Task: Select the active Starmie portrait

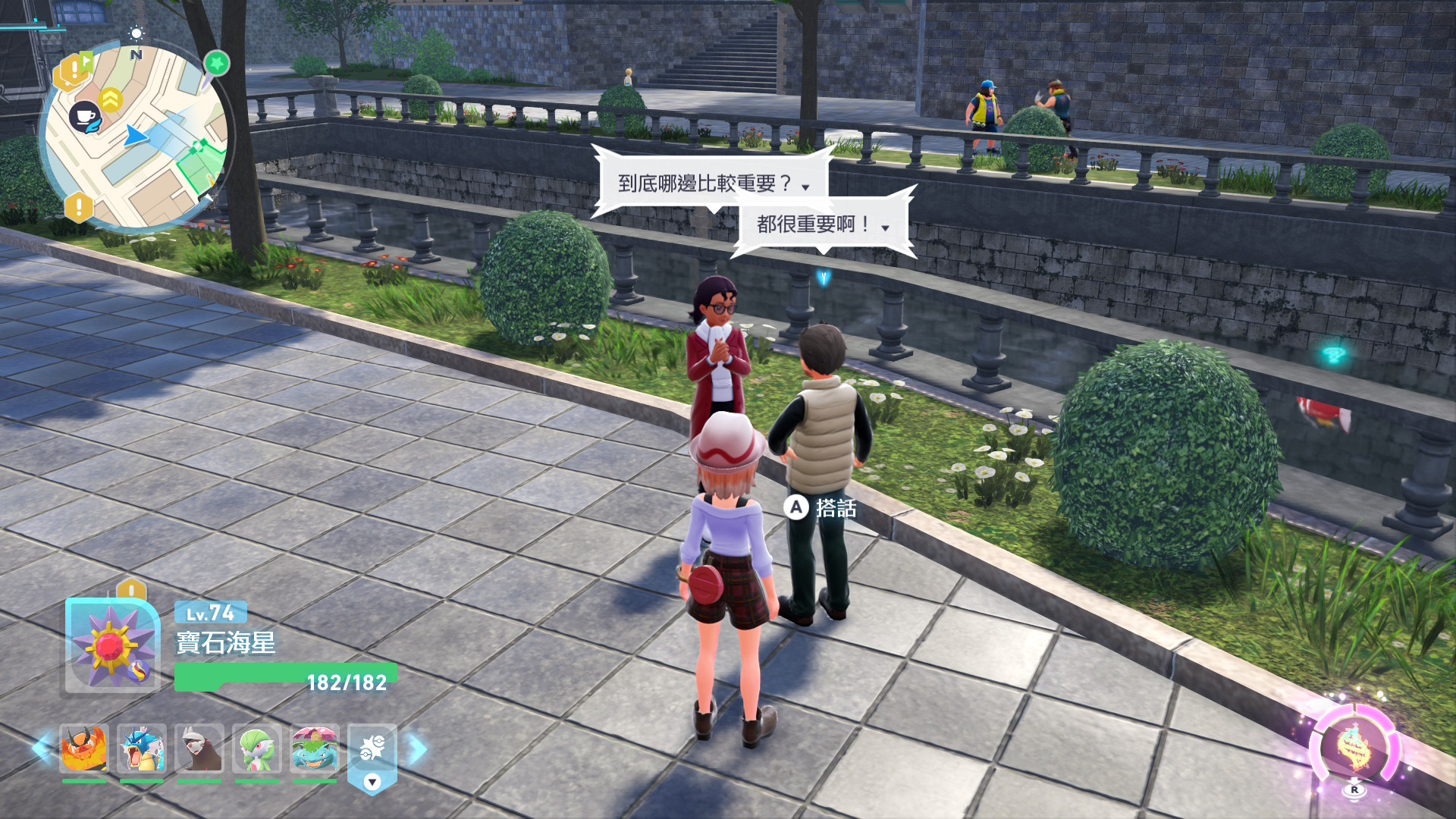Action: [x=112, y=645]
